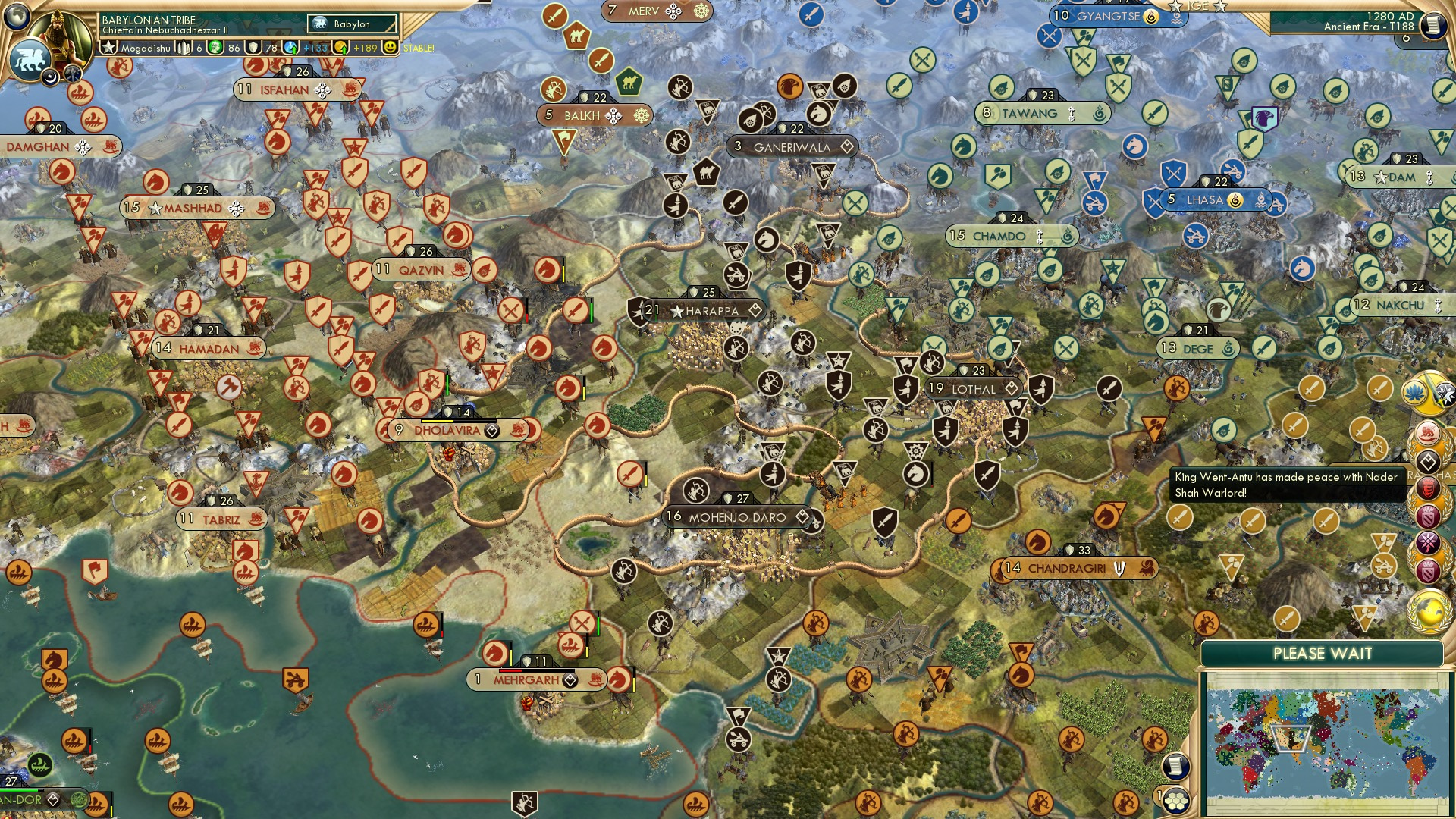Viewport: 1456px width, 819px height.
Task: Select the Lothal city banner
Action: (973, 388)
